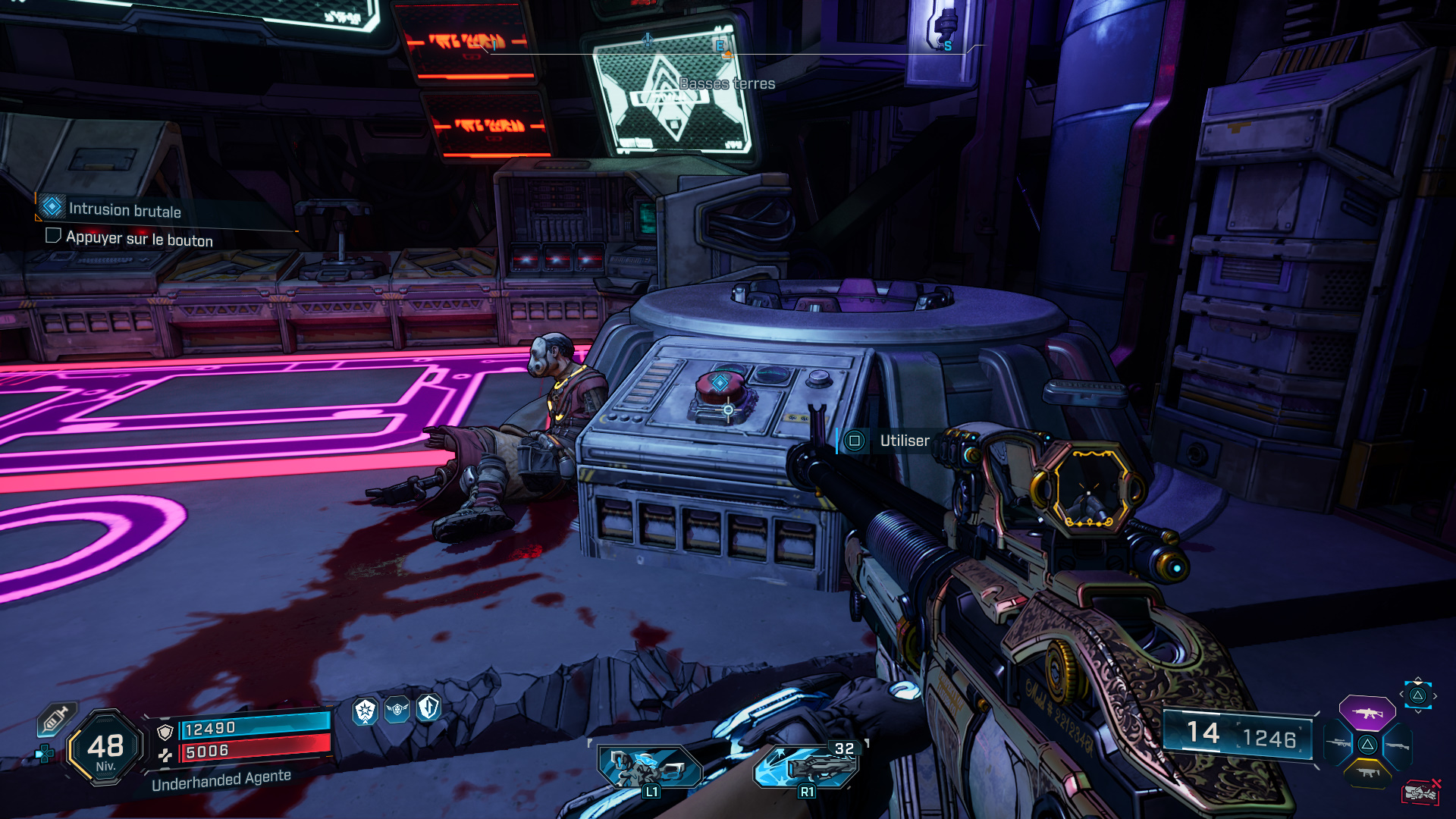The image size is (1456, 819).
Task: Select the heavy ordnance weapon with 32 ammo
Action: [x=806, y=765]
